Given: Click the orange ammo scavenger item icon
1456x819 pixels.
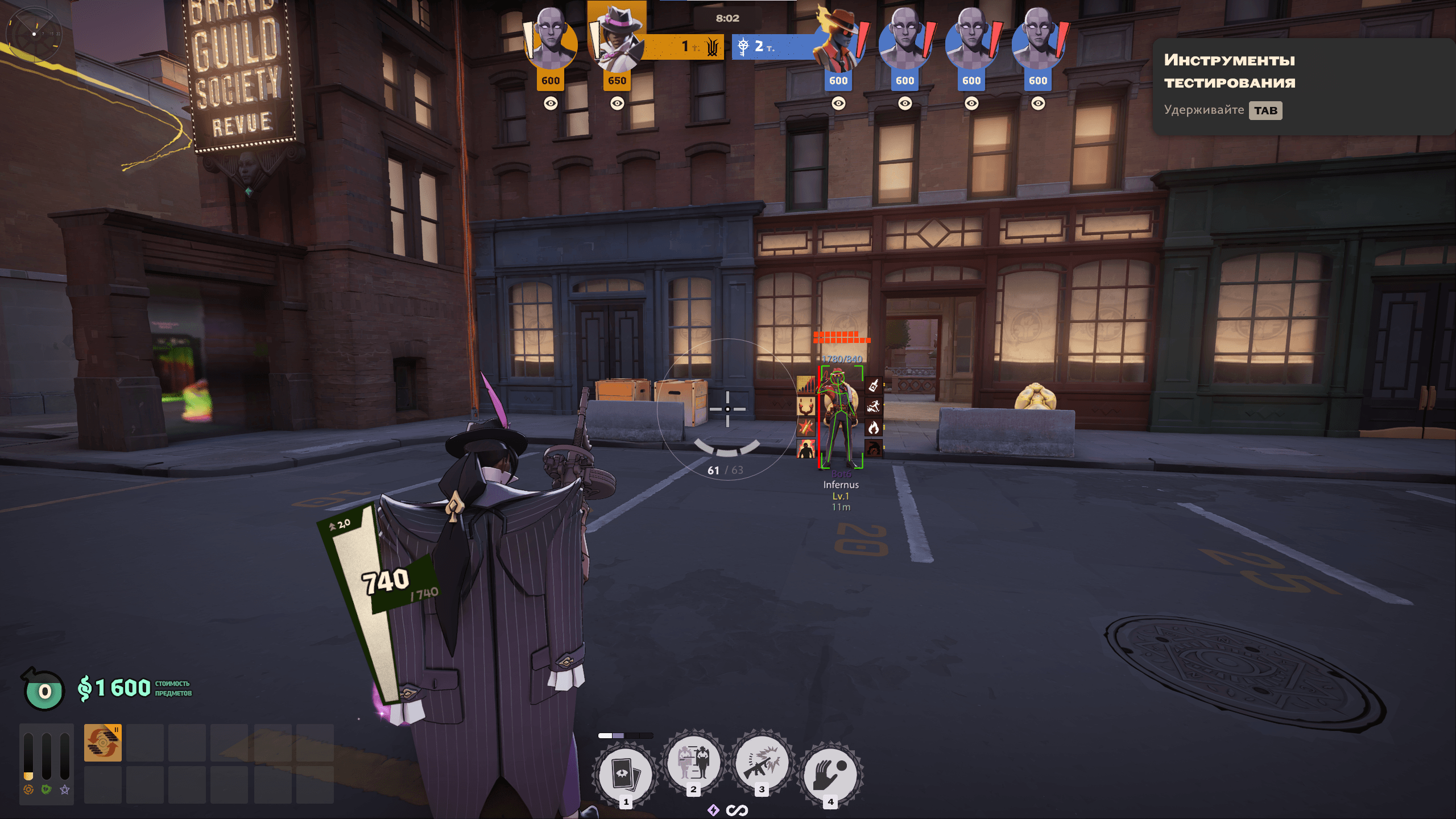Looking at the screenshot, I should tap(103, 743).
